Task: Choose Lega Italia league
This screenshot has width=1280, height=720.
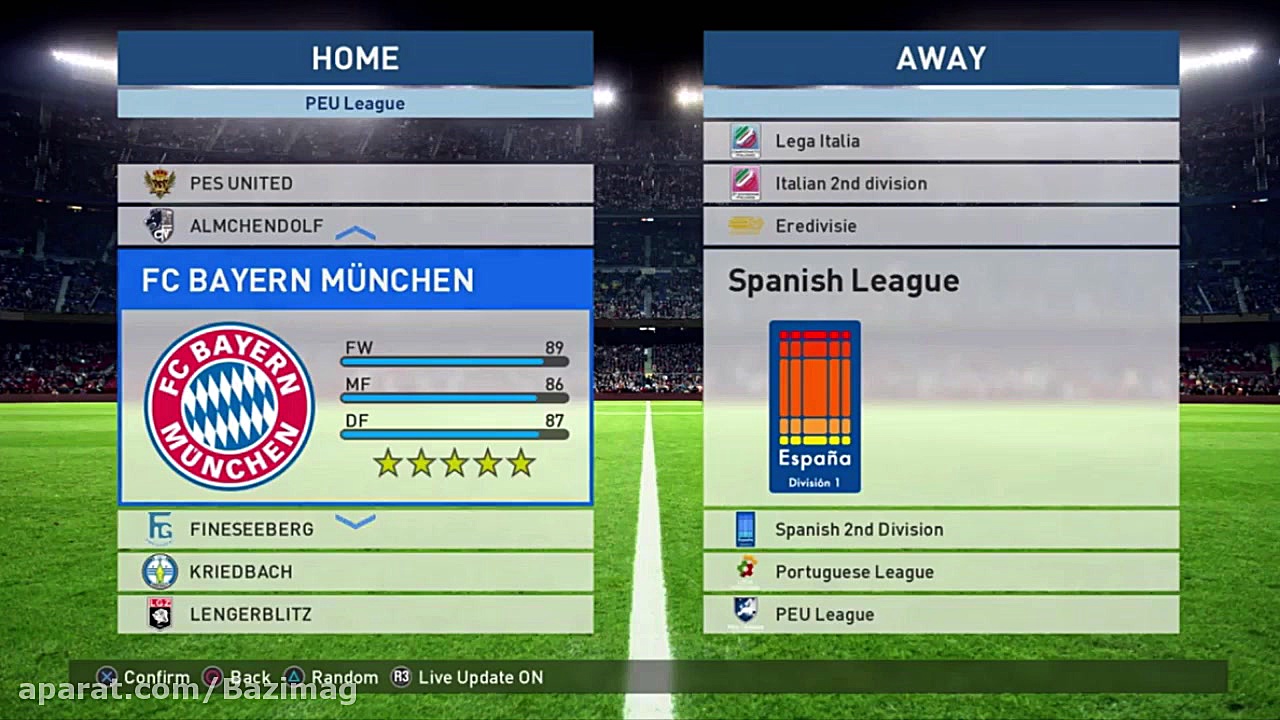Action: [x=940, y=141]
